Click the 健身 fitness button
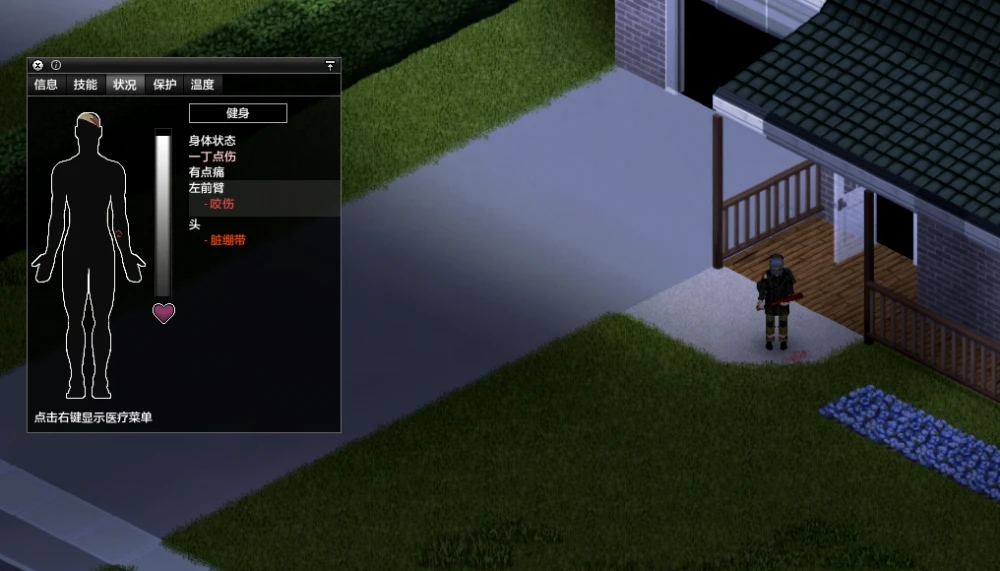The image size is (1000, 571). (x=238, y=113)
